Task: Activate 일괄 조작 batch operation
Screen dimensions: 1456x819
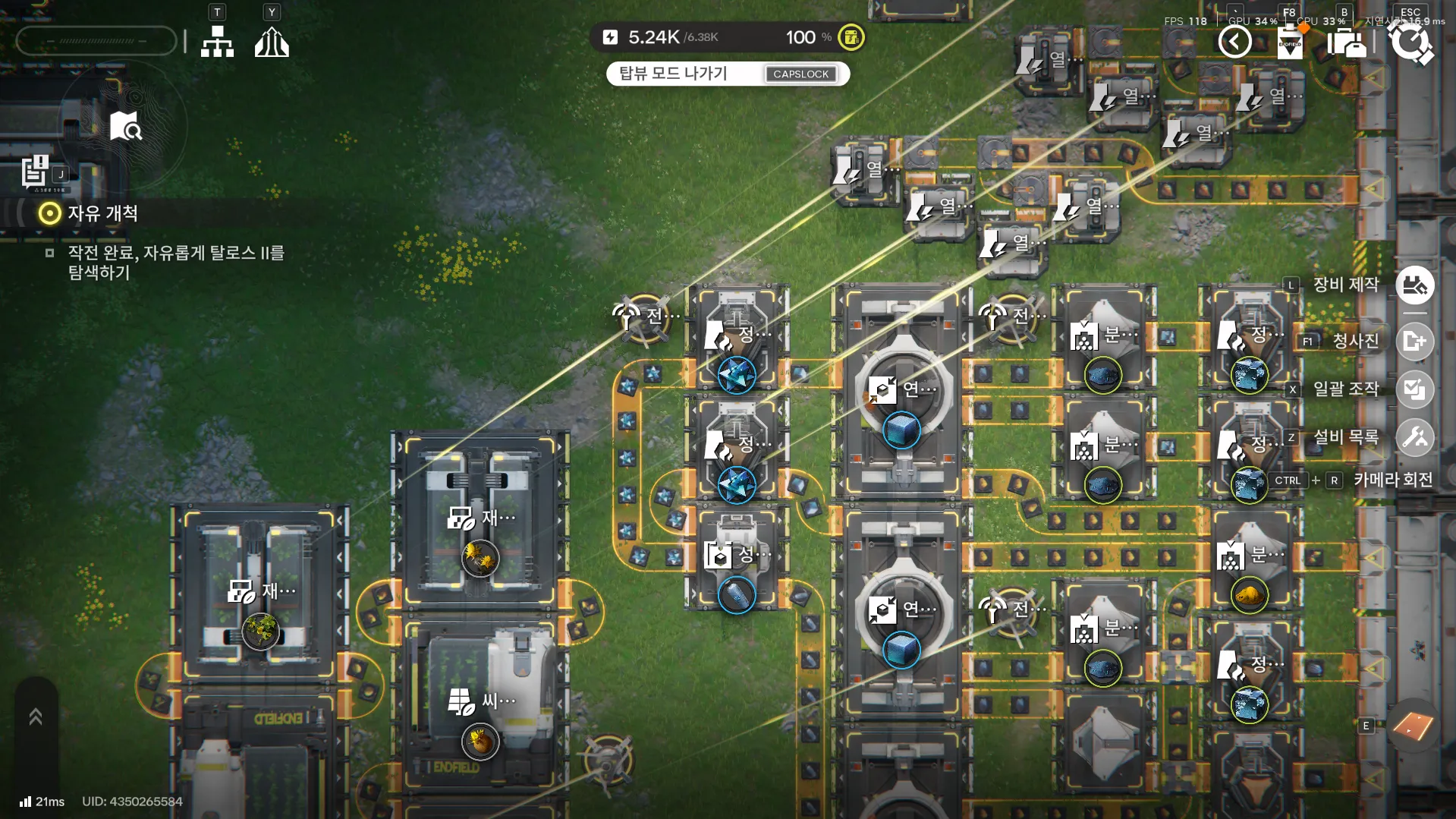Action: [1414, 389]
